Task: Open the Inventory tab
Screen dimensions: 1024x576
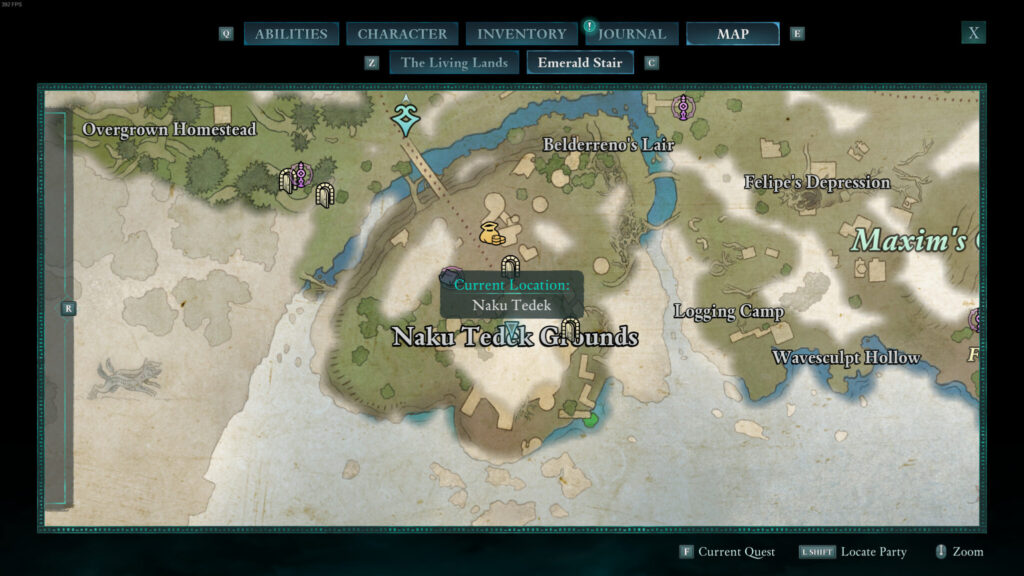Action: (521, 34)
